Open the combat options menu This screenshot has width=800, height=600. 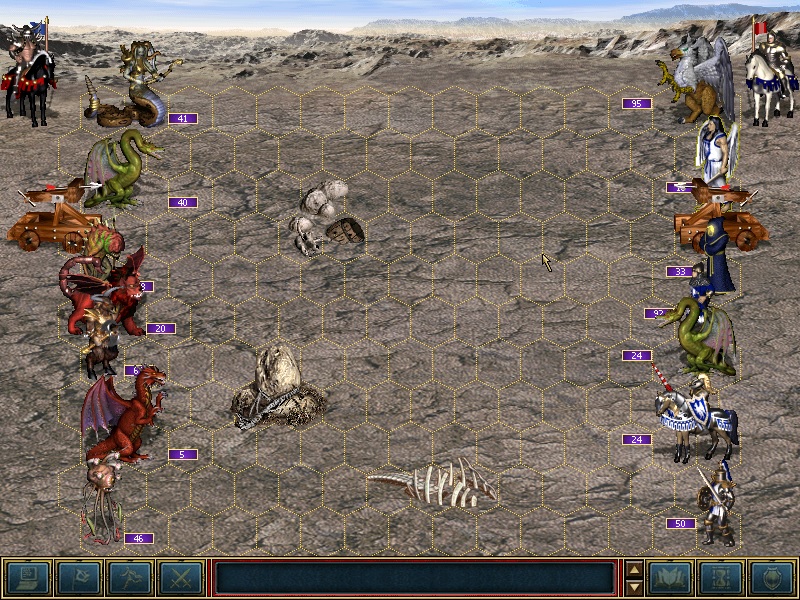[x=28, y=577]
